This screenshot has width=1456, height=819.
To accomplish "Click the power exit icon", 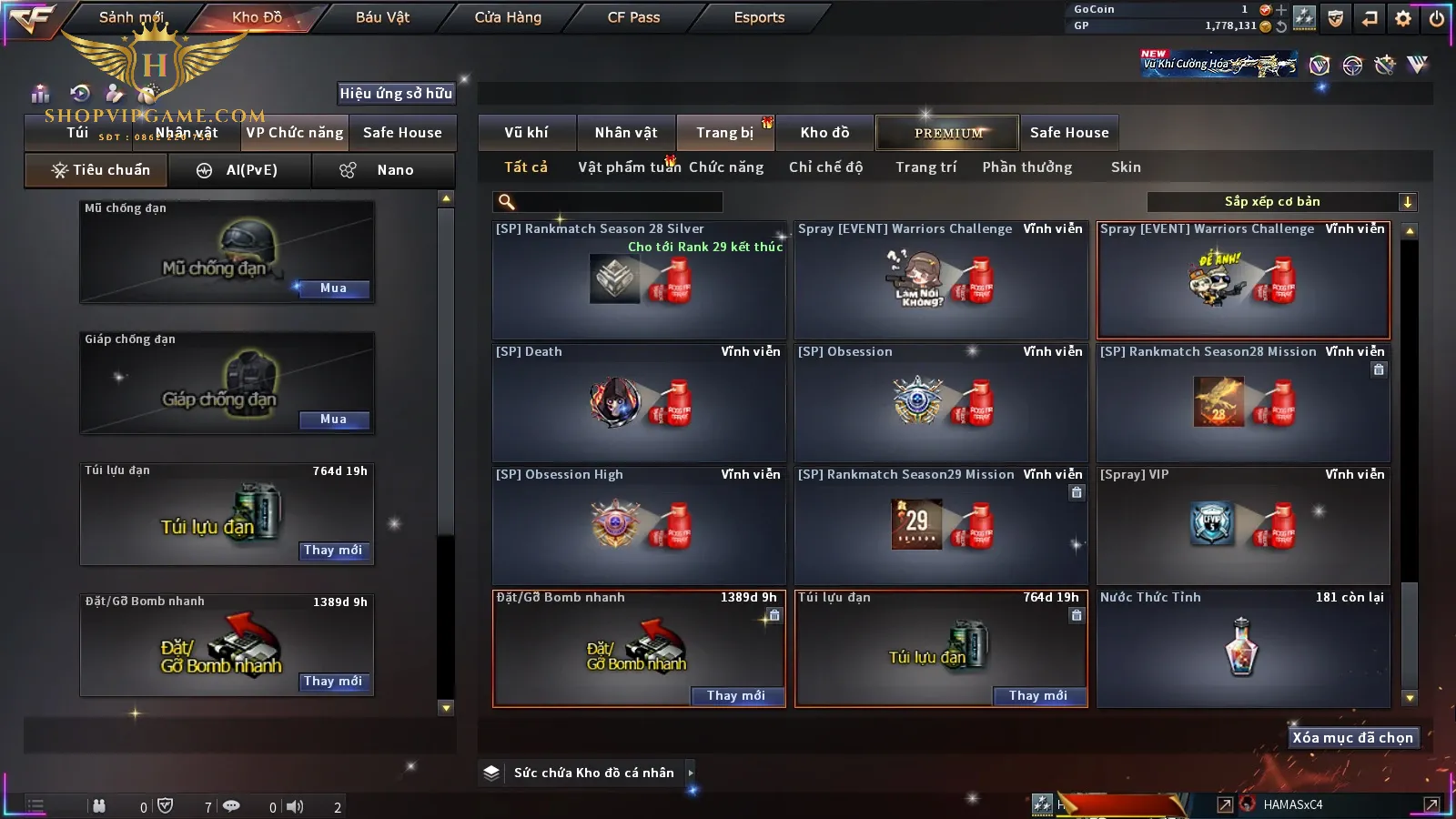I will 1437,17.
